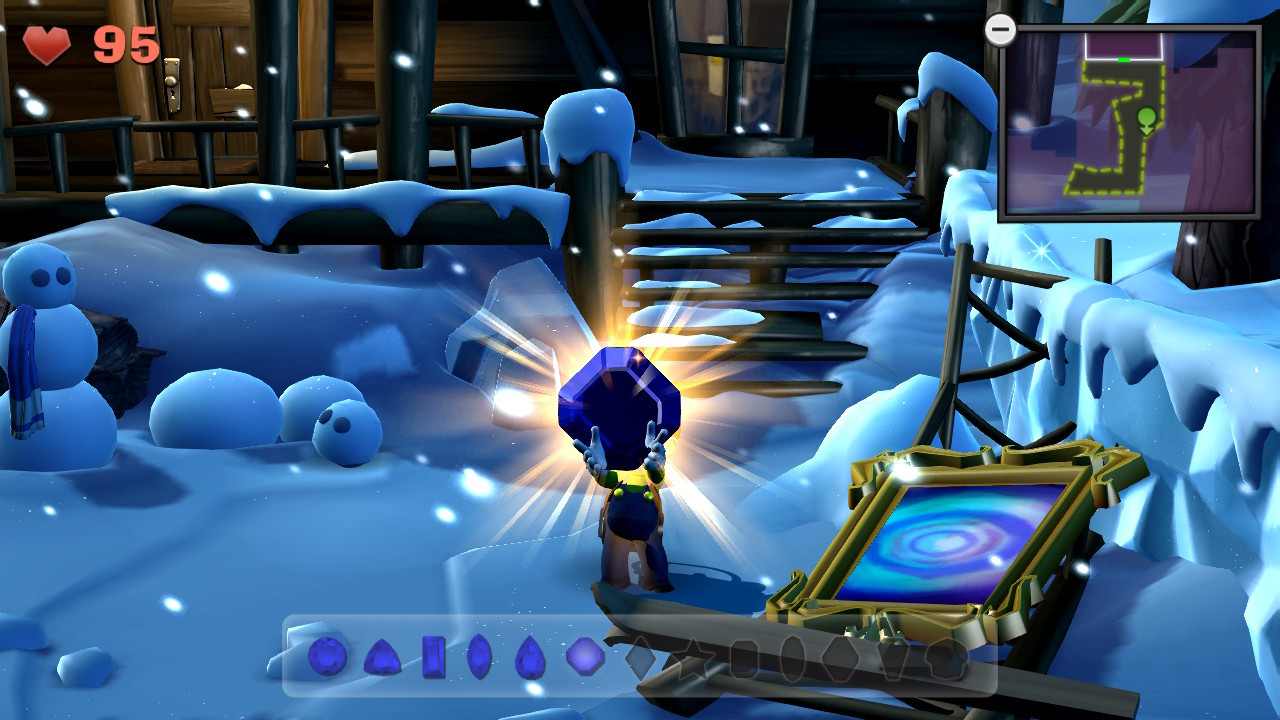1280x720 pixels.
Task: Click the green doorway marker on the minimap
Action: point(1124,59)
